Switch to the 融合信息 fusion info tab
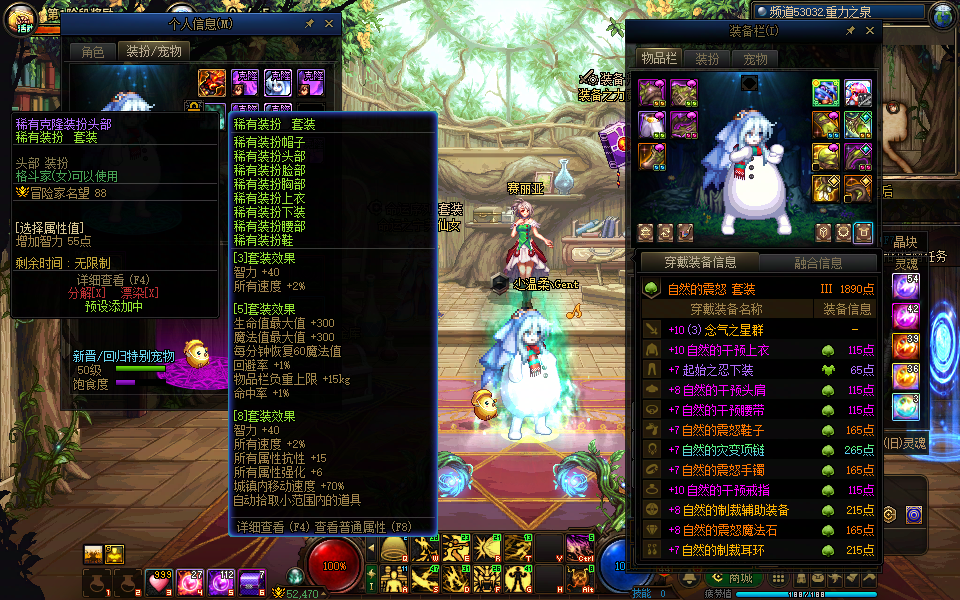The image size is (960, 600). coord(818,263)
